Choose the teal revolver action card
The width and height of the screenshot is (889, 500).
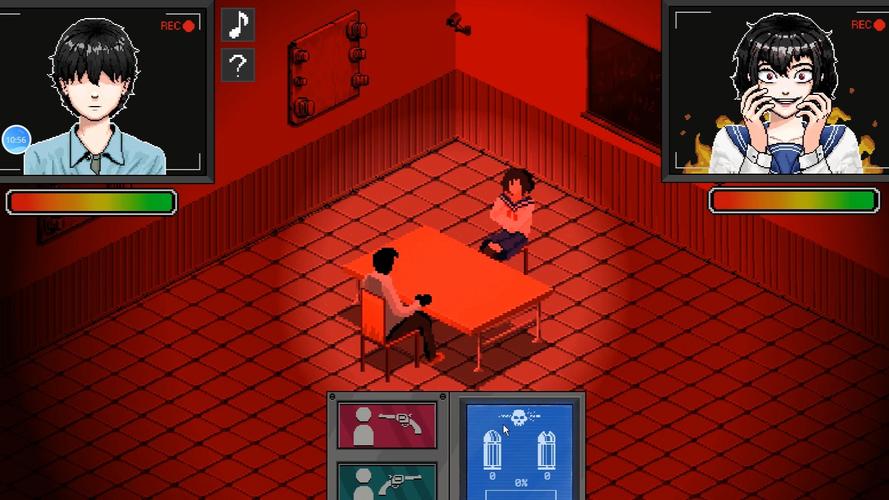click(387, 481)
